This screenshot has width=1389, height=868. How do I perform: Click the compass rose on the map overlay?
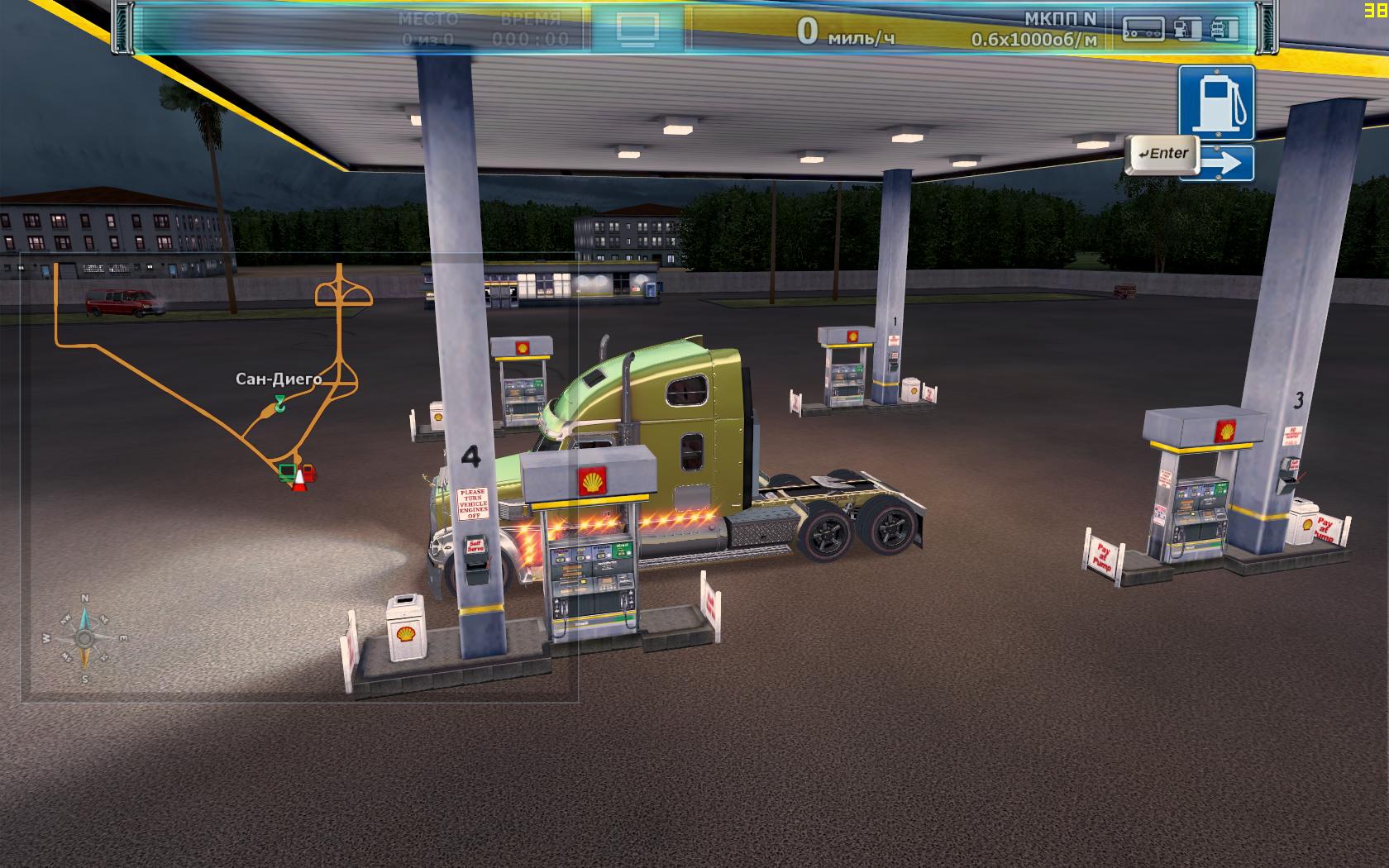[84, 638]
